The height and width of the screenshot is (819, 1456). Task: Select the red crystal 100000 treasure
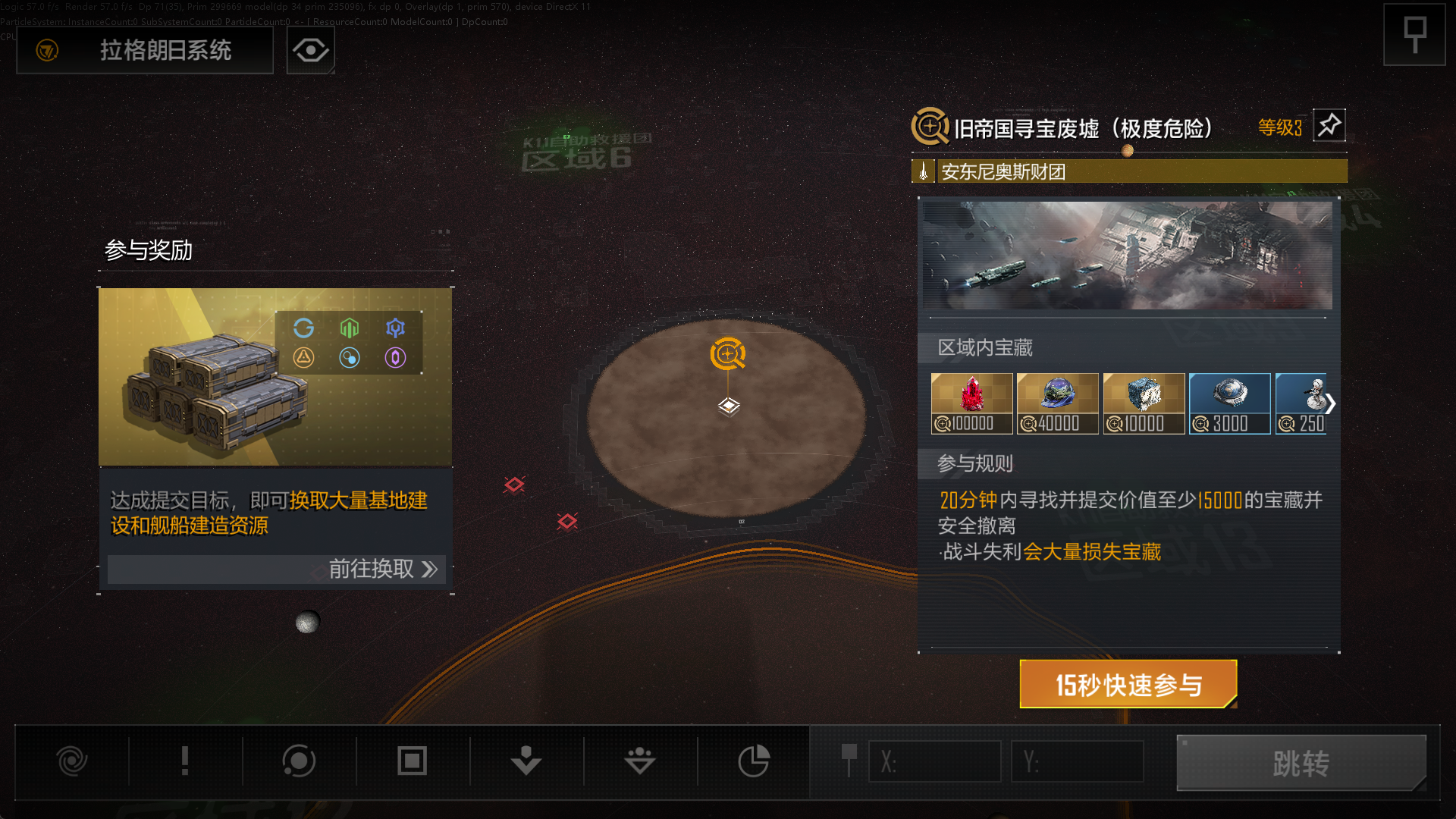971,403
